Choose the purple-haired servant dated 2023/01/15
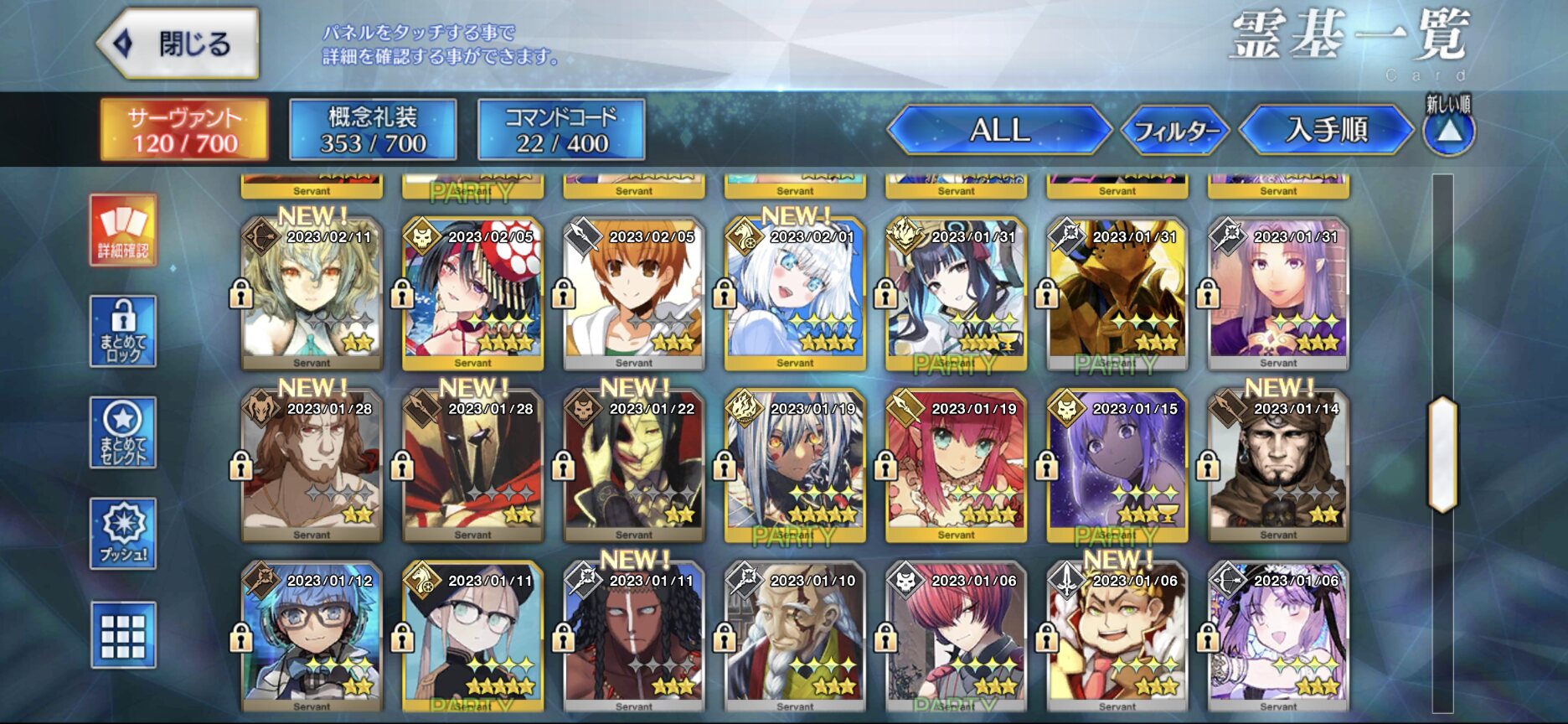Viewport: 1568px width, 724px height. point(1117,466)
